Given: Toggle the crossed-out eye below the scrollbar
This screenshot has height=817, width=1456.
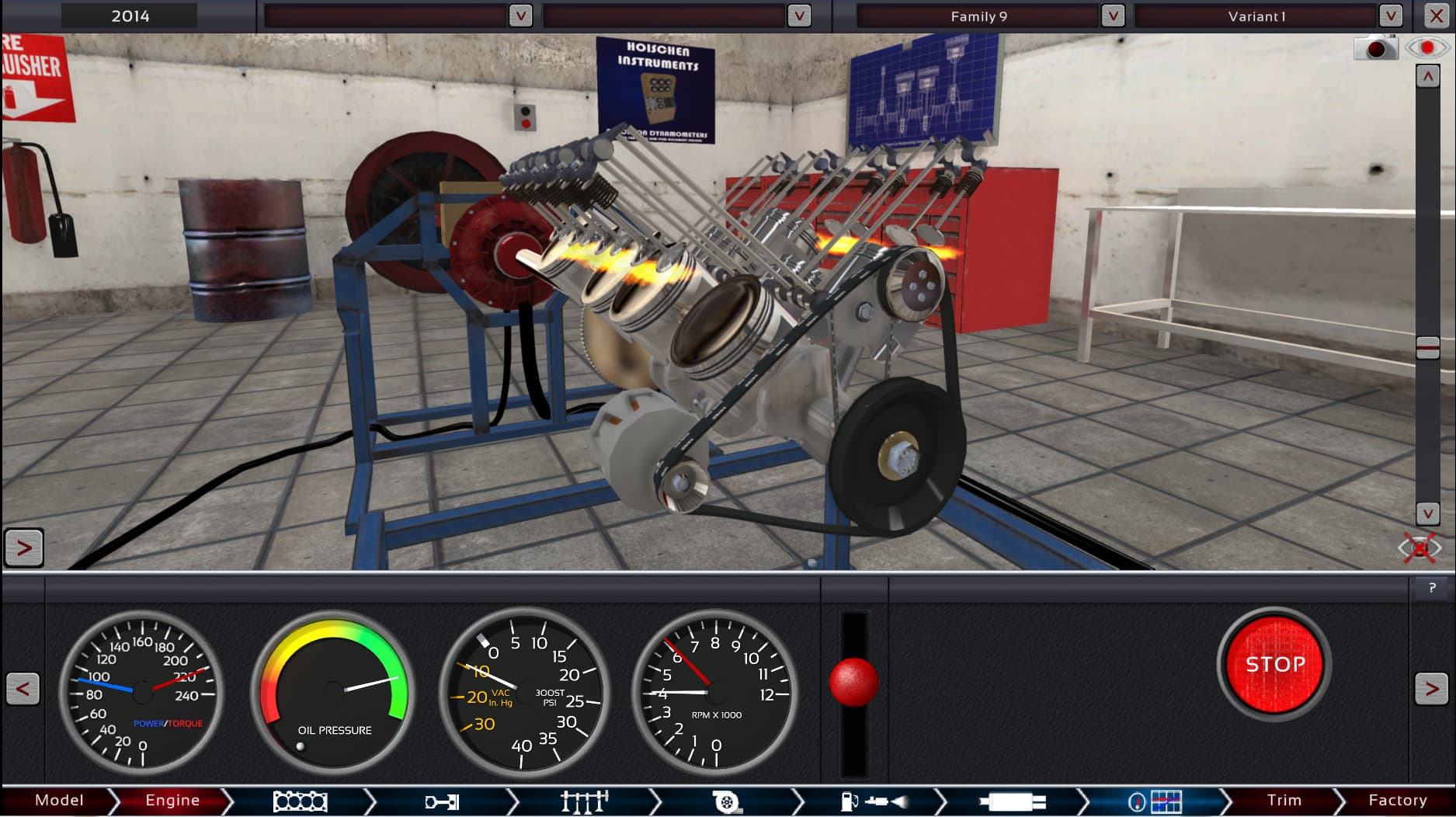Looking at the screenshot, I should coord(1421,548).
